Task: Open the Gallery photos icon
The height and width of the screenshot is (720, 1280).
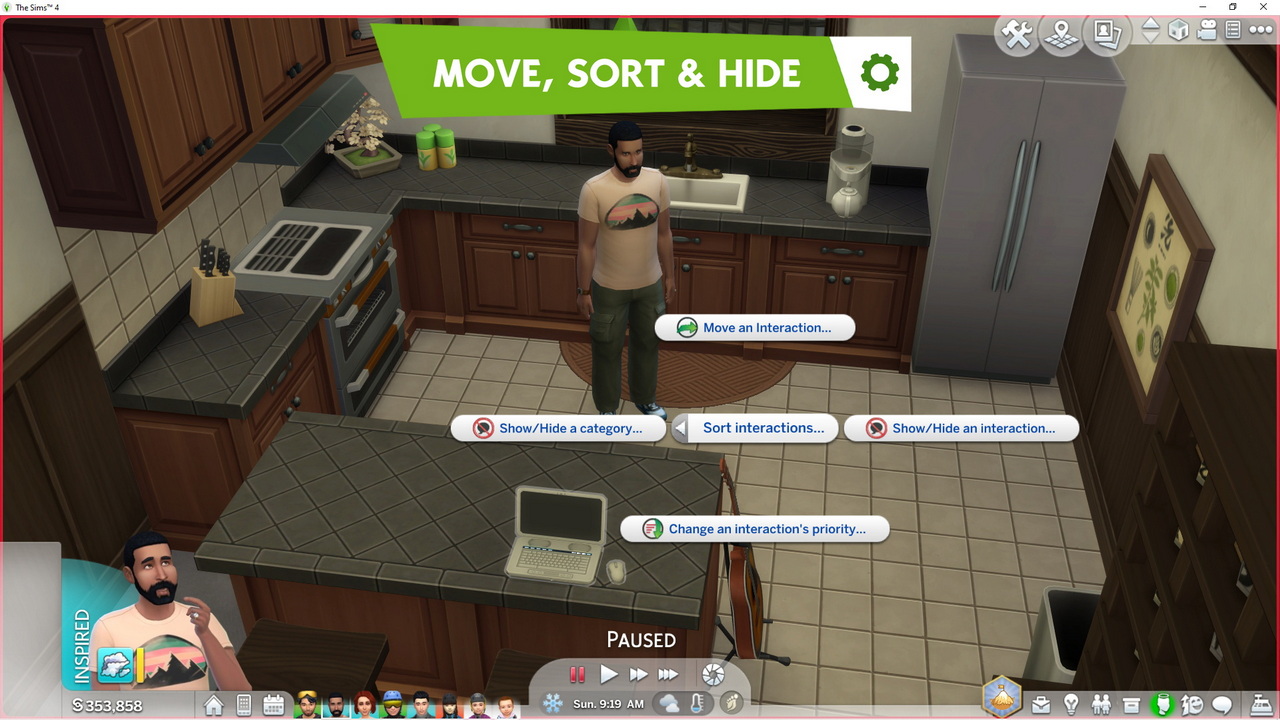Action: coord(1104,32)
